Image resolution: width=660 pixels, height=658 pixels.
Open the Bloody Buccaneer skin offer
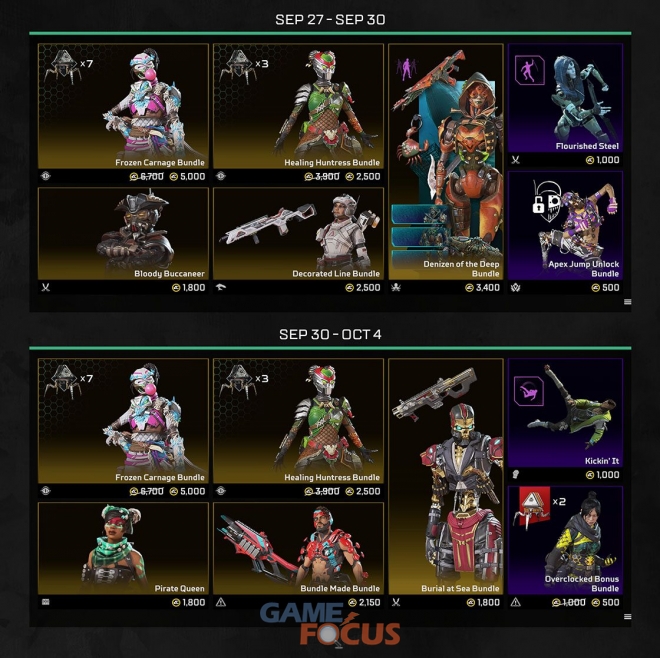[x=123, y=233]
